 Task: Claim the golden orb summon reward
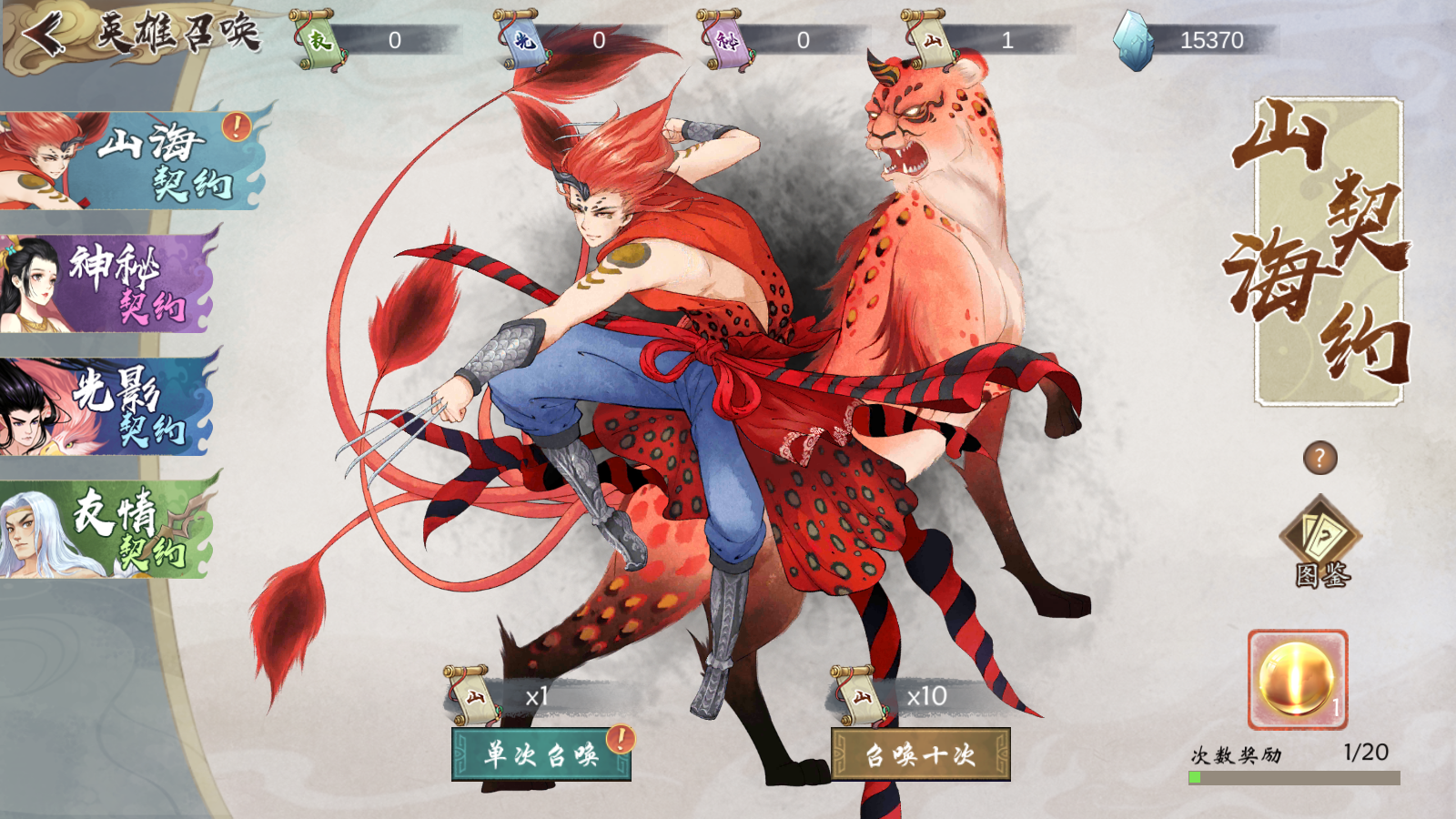[x=1297, y=680]
